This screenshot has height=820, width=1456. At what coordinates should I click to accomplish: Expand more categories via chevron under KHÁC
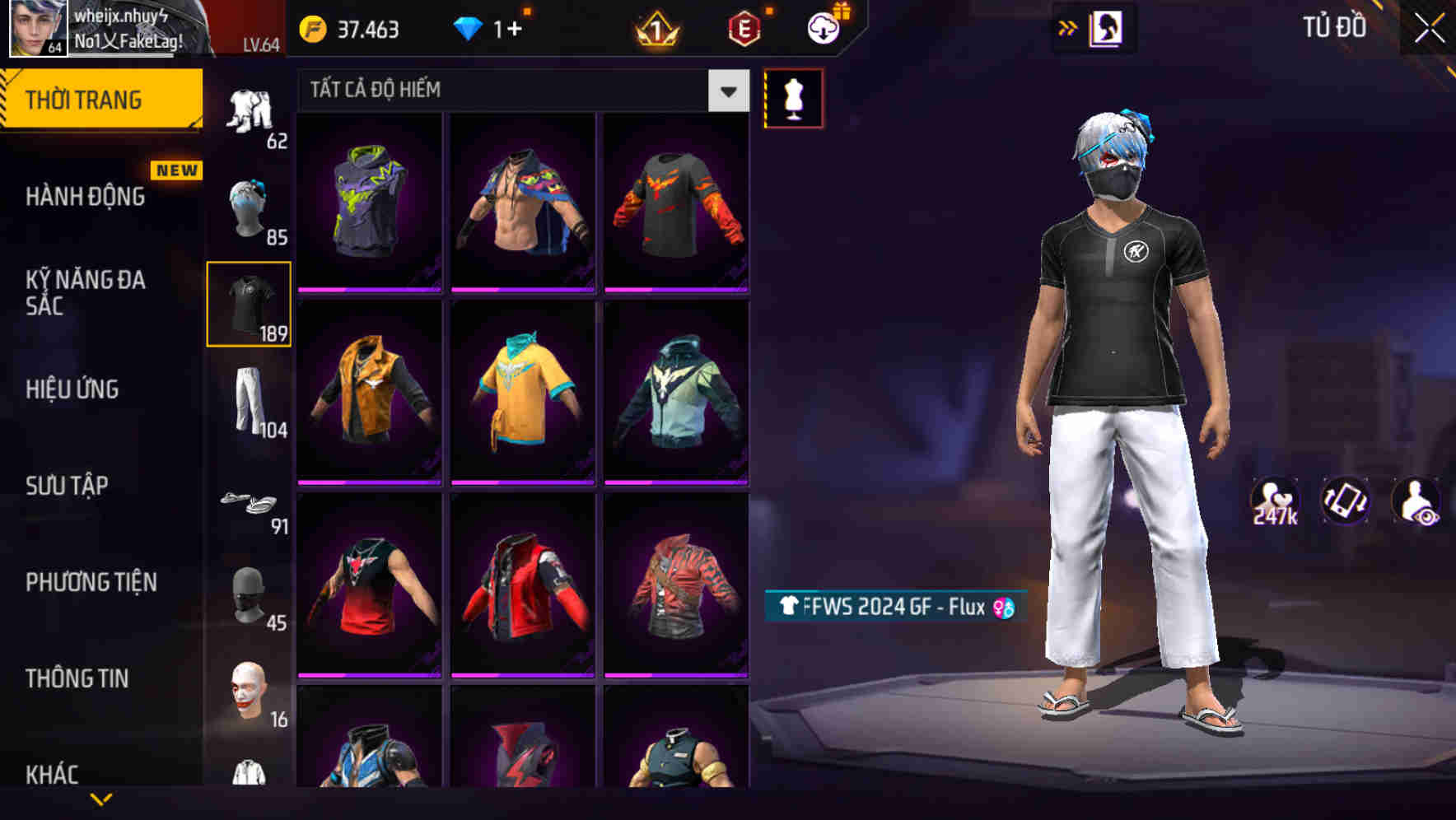coord(100,798)
